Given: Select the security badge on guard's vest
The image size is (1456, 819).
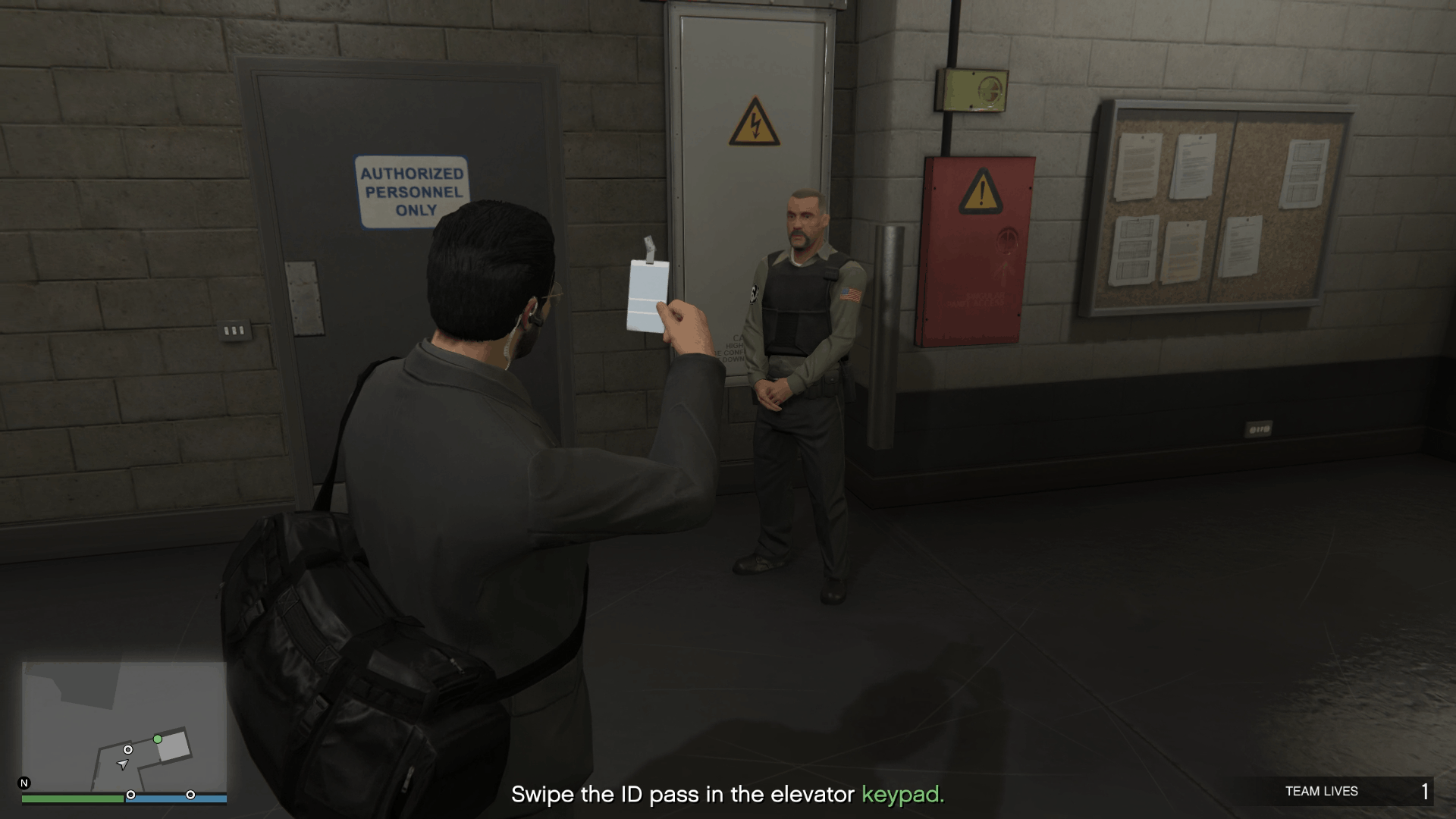Looking at the screenshot, I should click(x=753, y=292).
